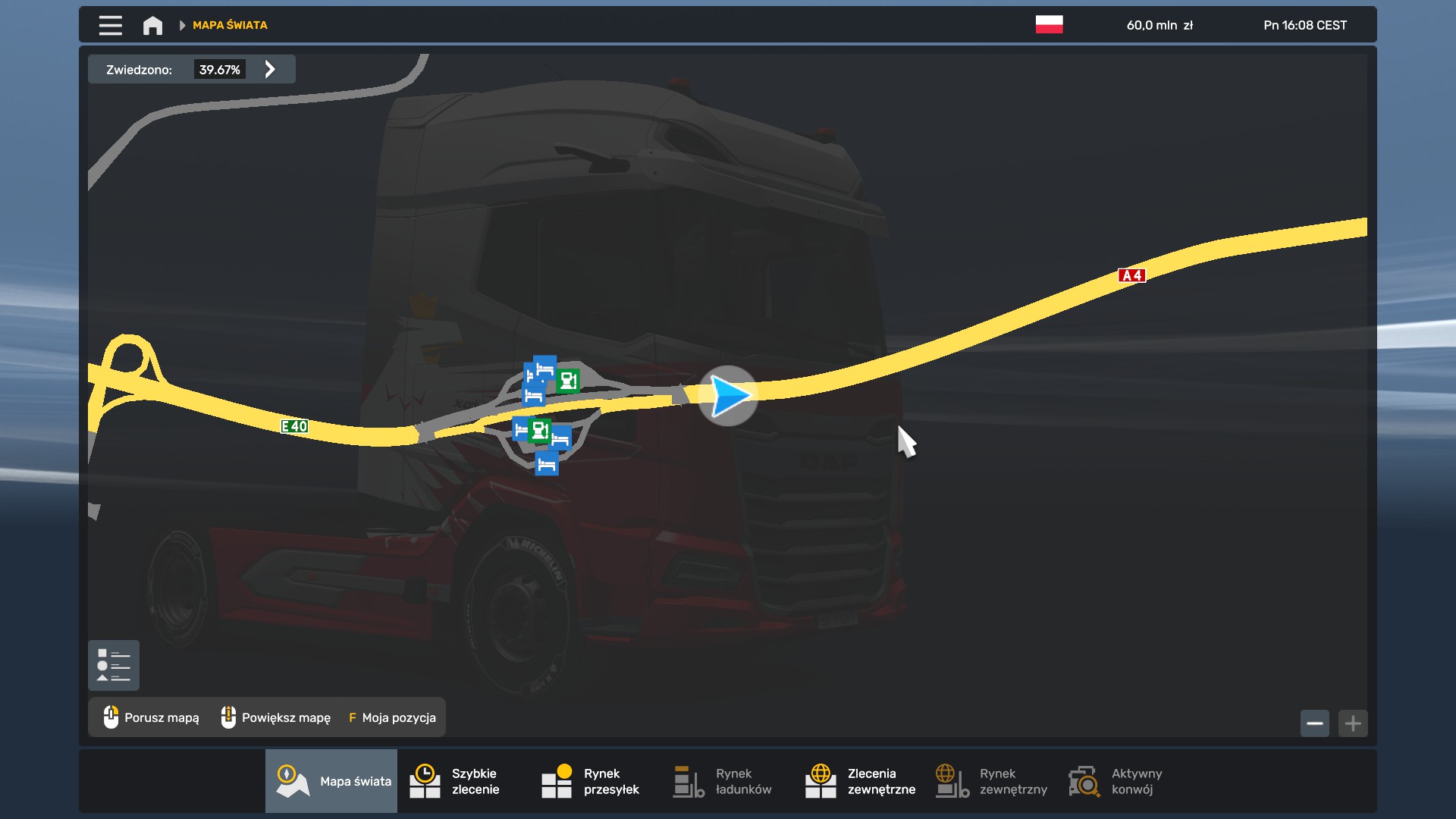The height and width of the screenshot is (819, 1456).
Task: Click the blue player position arrow
Action: 728,396
